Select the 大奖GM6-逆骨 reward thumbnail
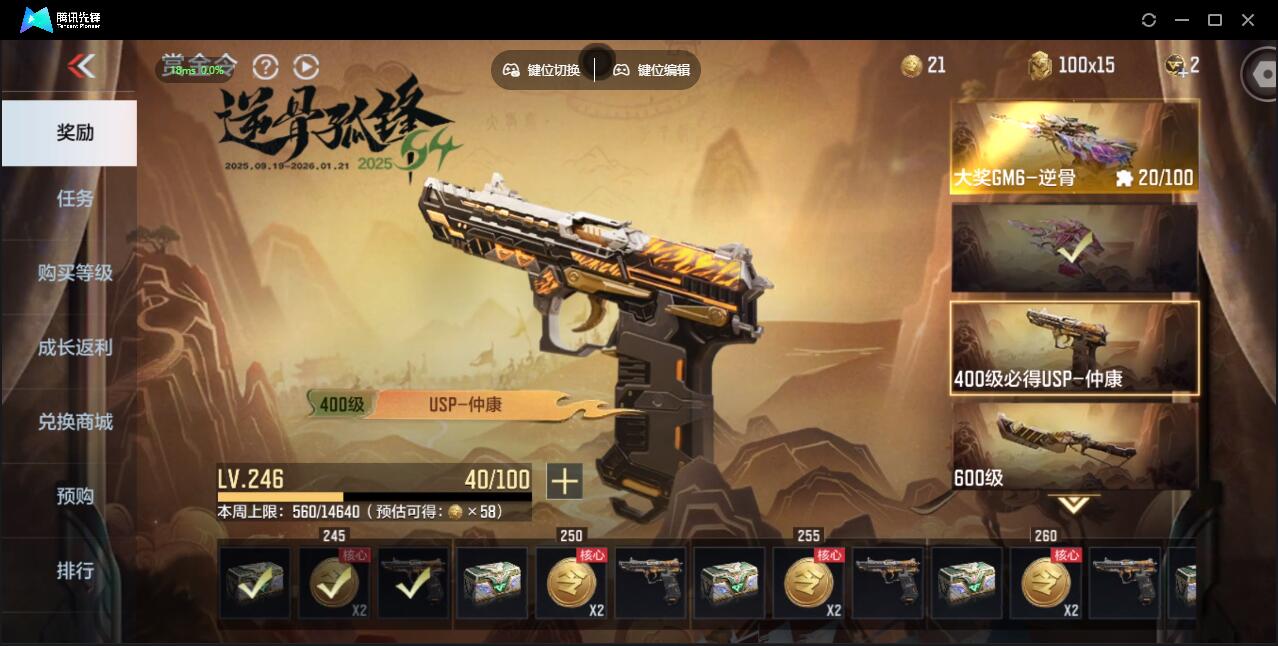 point(1074,147)
